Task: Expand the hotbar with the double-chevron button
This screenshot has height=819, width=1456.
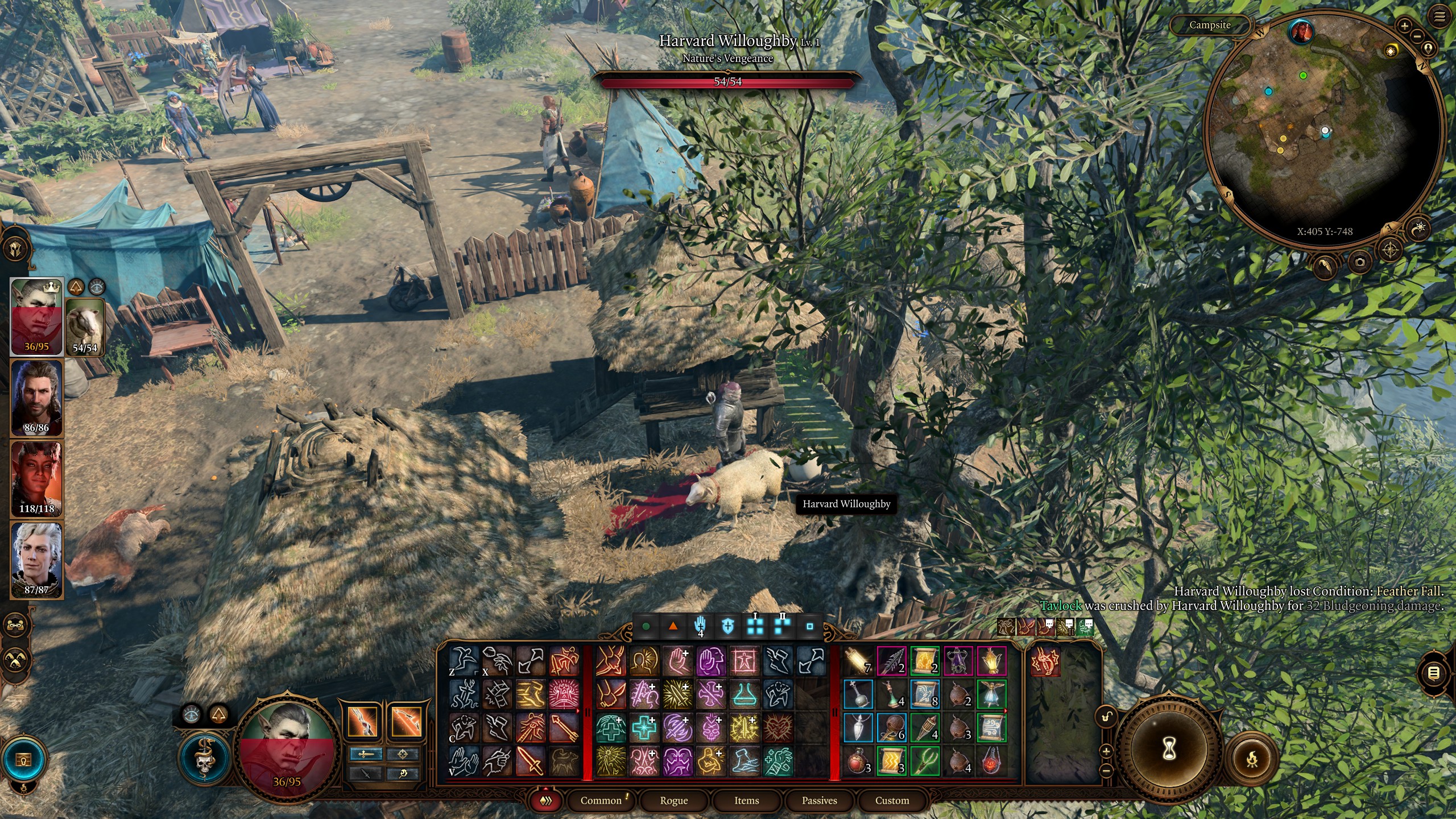Action: [x=547, y=800]
